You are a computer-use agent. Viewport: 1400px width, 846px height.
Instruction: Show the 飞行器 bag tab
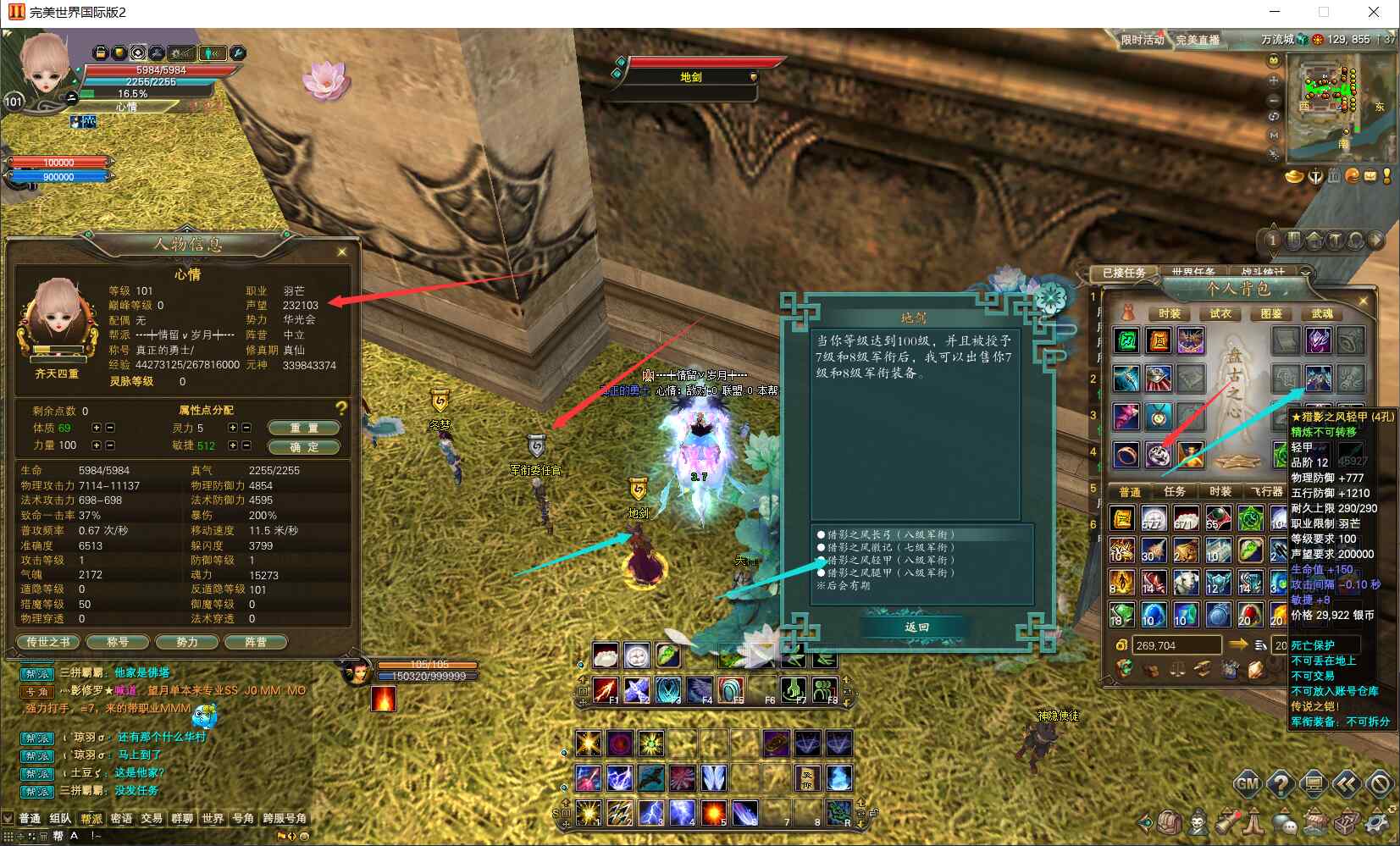point(1267,491)
